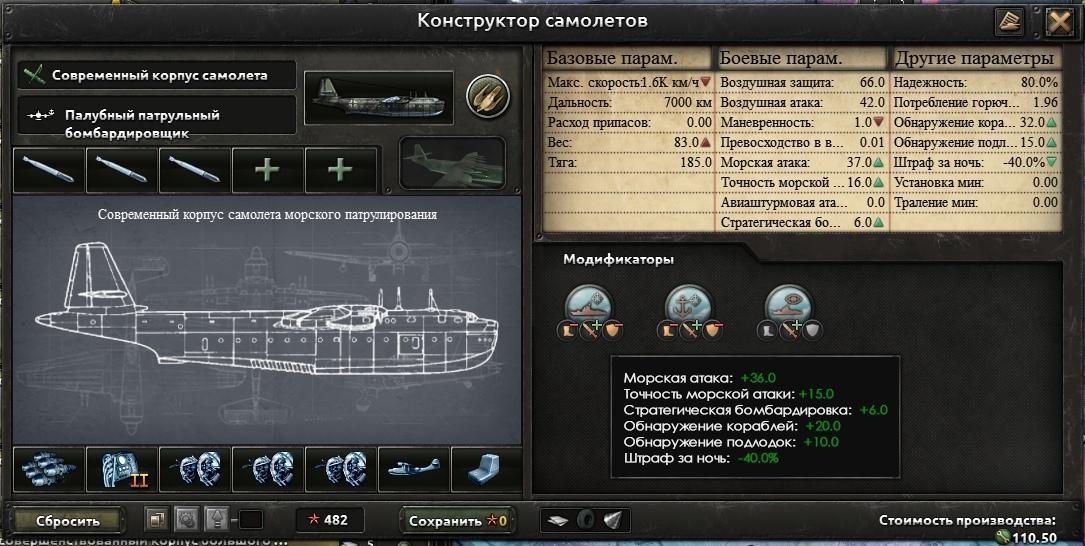1085x546 pixels.
Task: Open the round gold emblem button
Action: (x=488, y=96)
